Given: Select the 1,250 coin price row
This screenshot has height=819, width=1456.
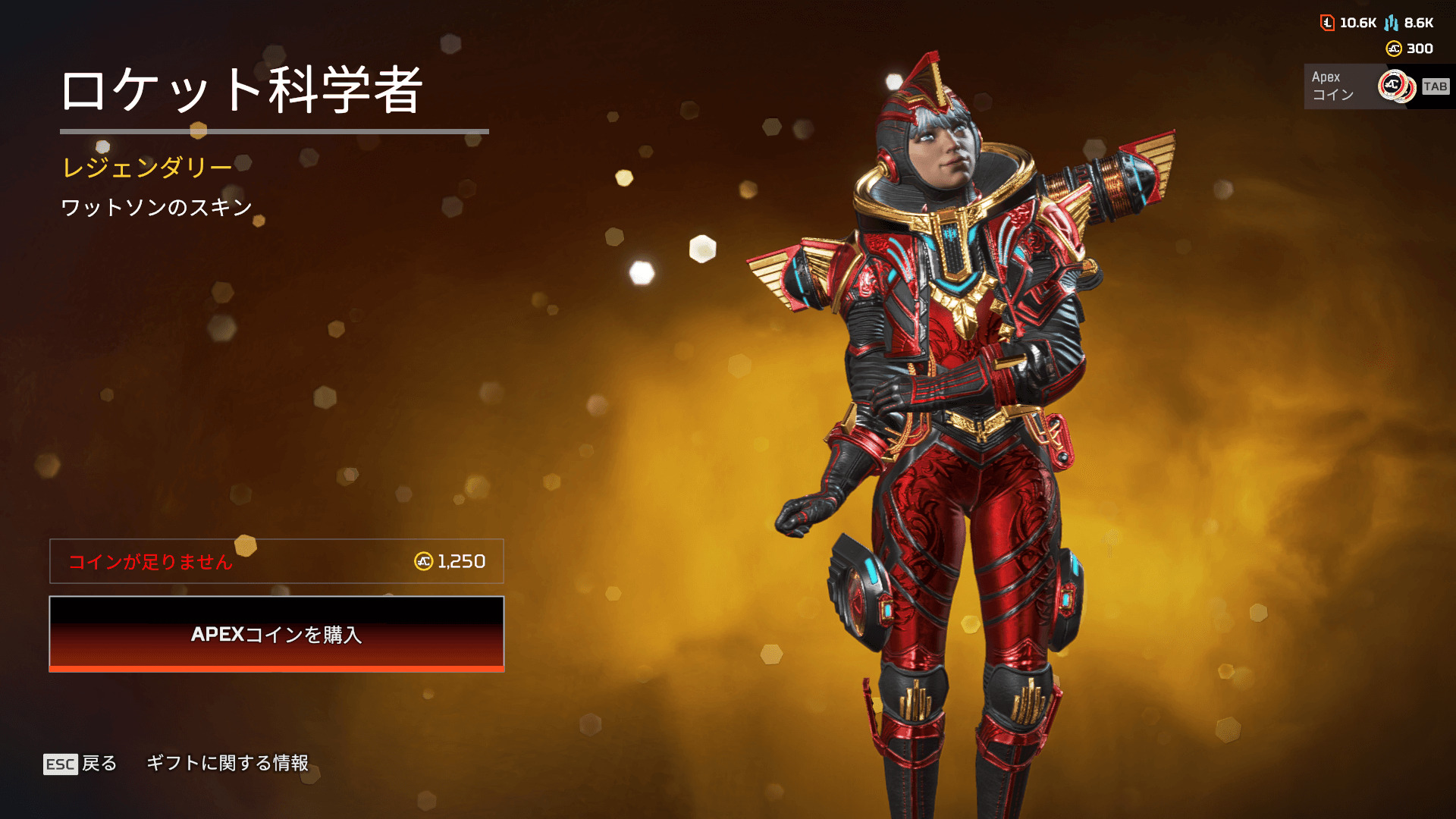Looking at the screenshot, I should point(277,561).
